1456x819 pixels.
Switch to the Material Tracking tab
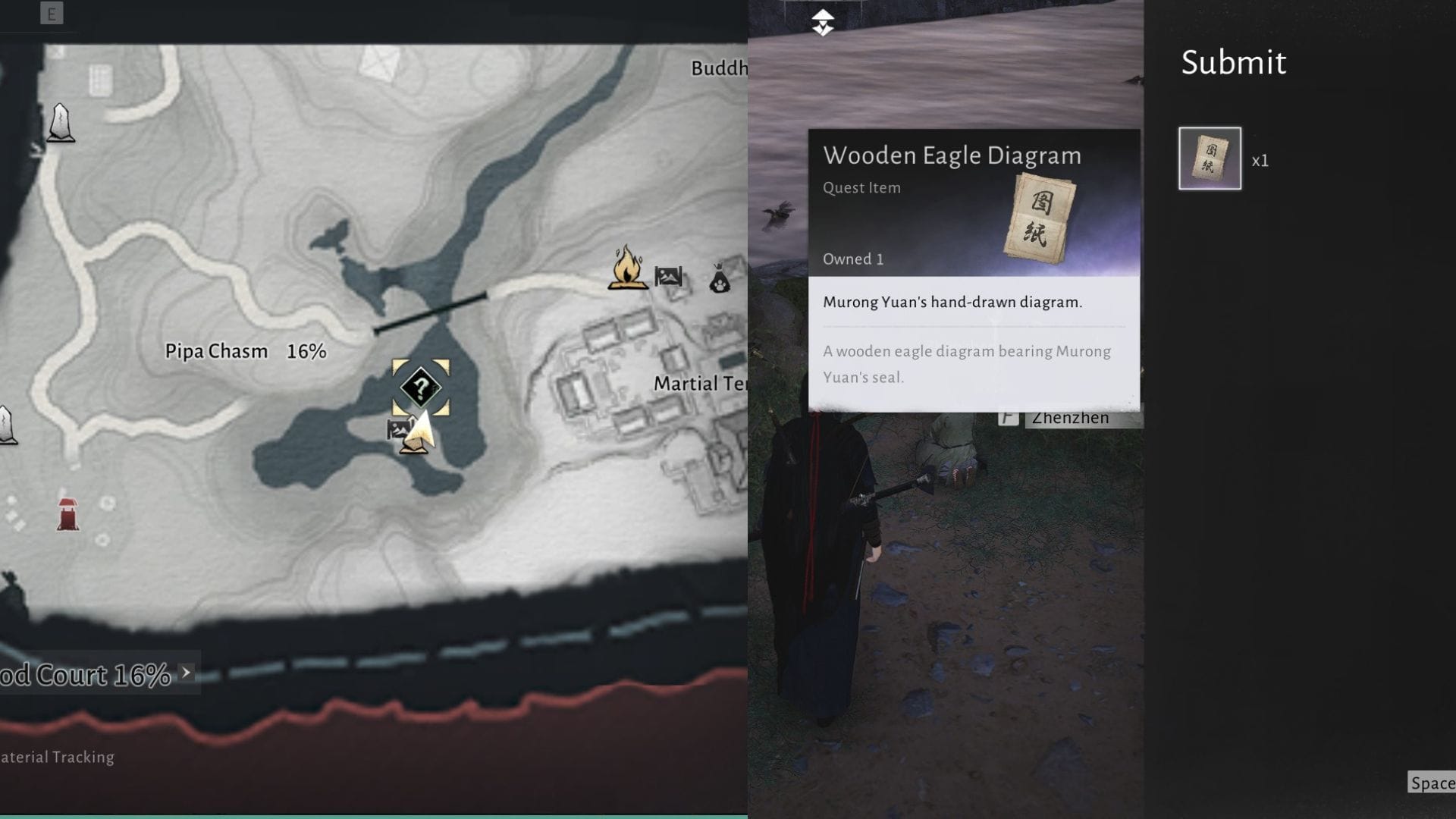(x=56, y=757)
